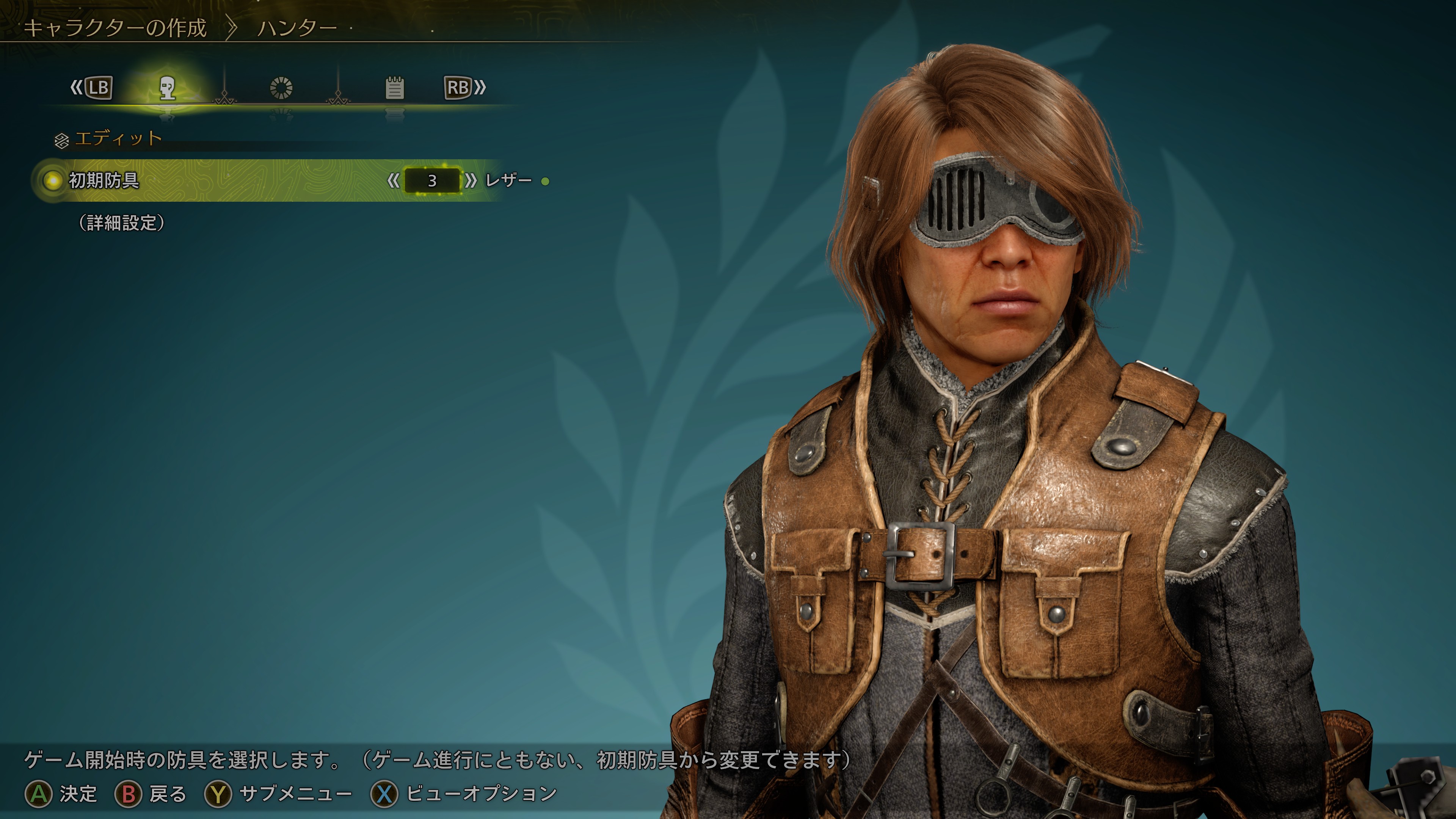The height and width of the screenshot is (819, 1456).
Task: Switch to the notepad tab
Action: 394,88
